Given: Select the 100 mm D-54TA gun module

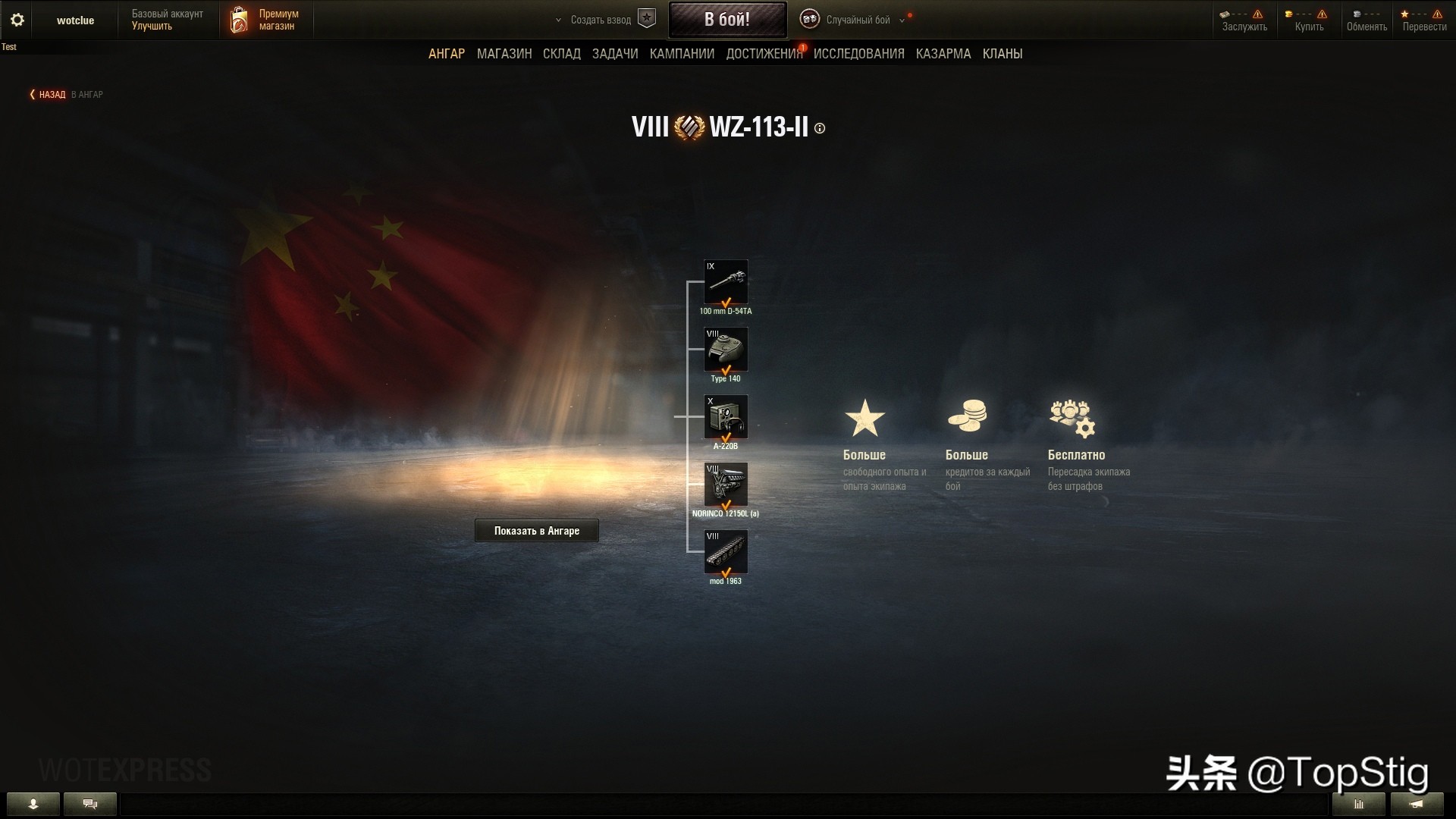Looking at the screenshot, I should pos(726,282).
